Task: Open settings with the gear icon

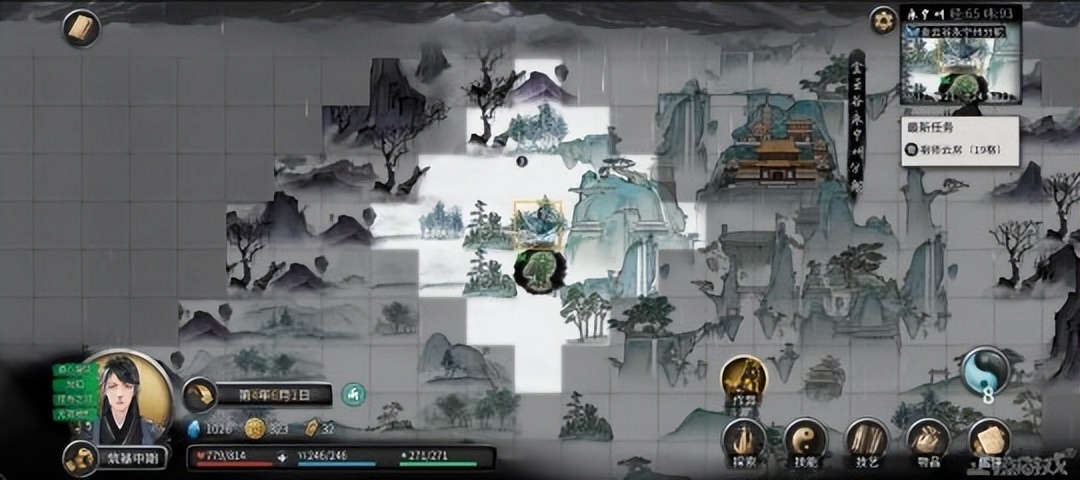Action: [882, 20]
